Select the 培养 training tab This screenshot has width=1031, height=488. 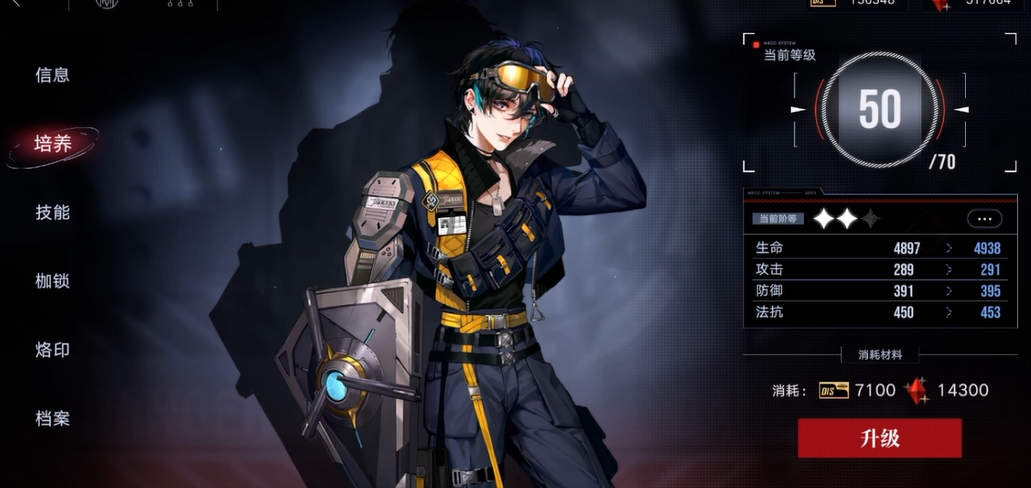(53, 144)
